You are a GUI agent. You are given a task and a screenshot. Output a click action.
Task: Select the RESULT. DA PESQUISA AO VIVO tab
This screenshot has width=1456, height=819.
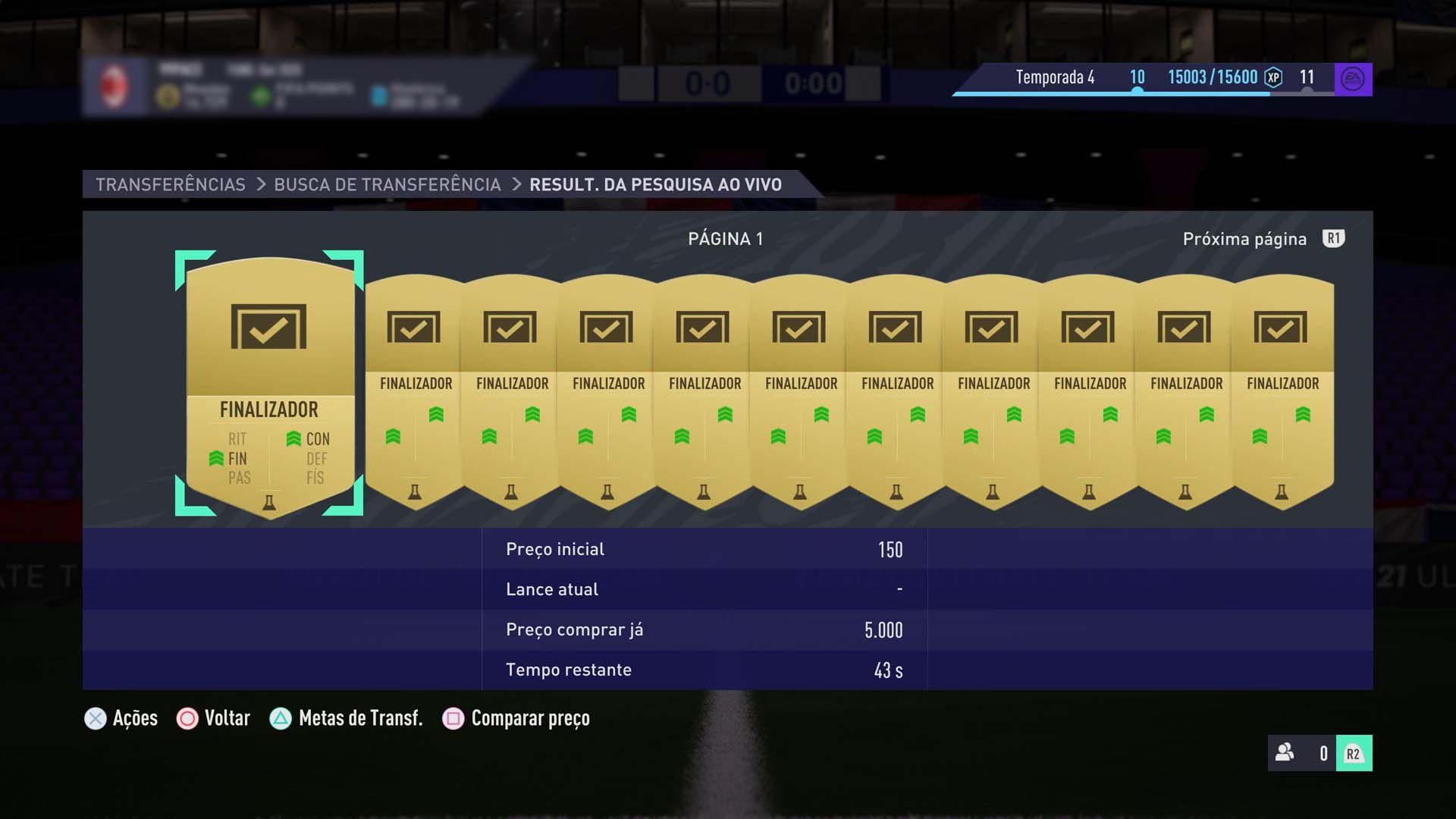(655, 184)
